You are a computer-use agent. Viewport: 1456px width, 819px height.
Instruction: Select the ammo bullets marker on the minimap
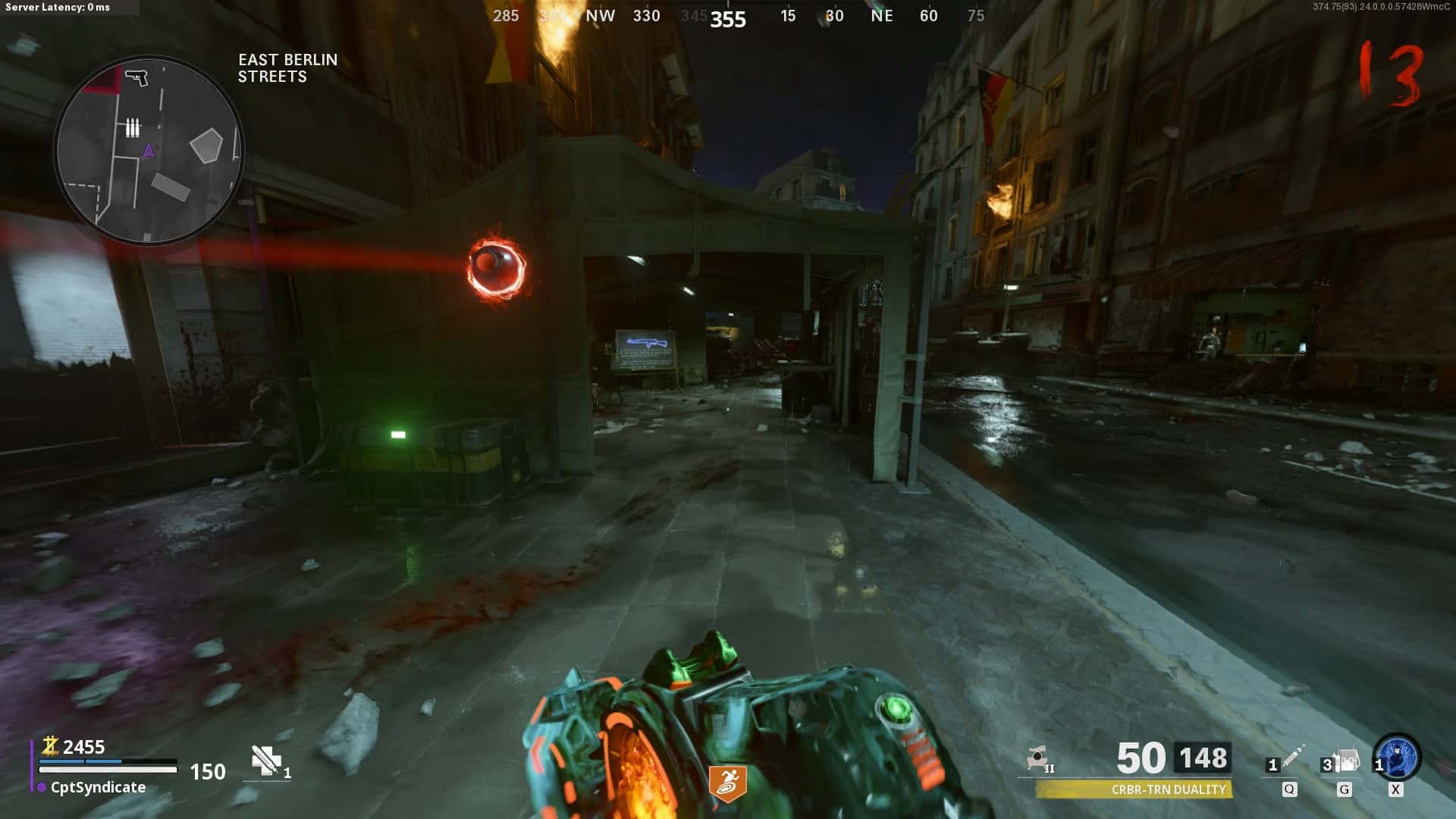[133, 127]
